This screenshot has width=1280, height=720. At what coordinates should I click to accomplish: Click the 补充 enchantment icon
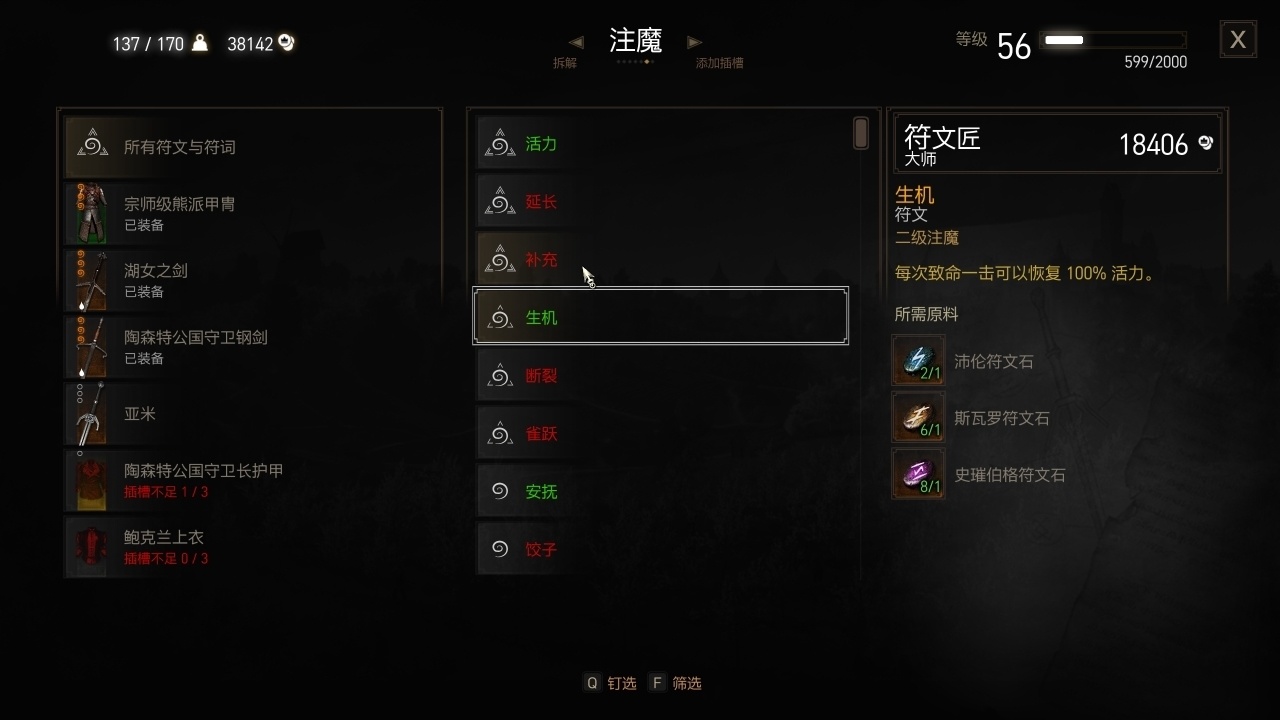coord(499,259)
